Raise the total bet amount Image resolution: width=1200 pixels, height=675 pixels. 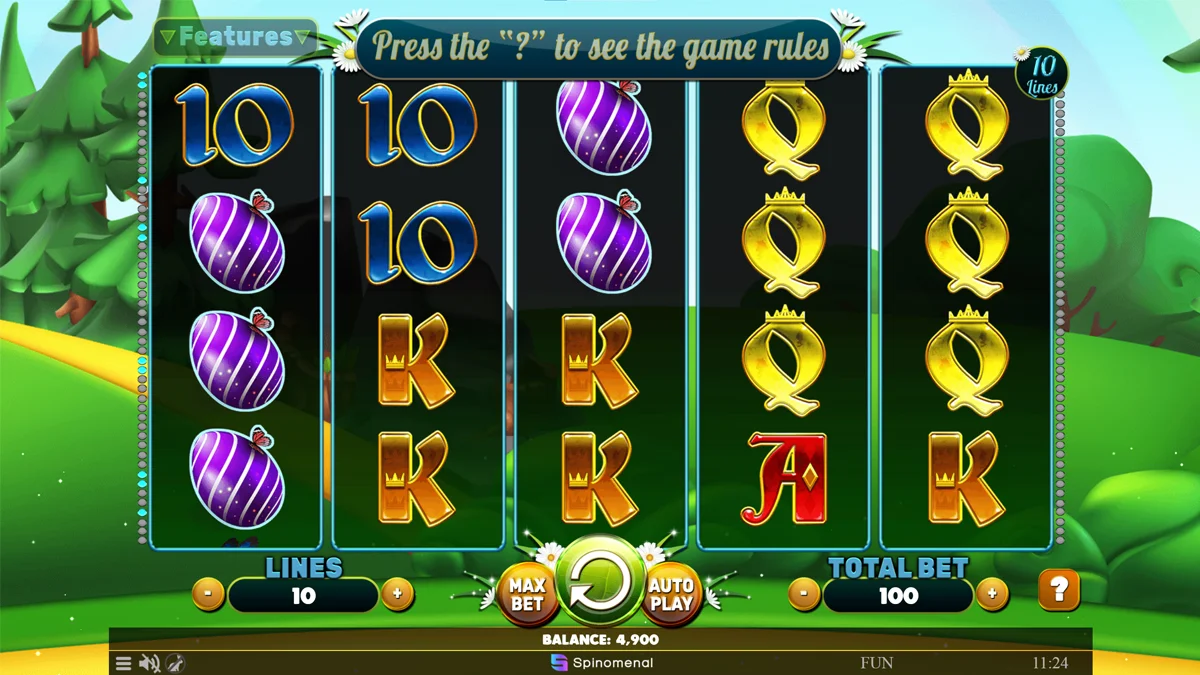[991, 594]
